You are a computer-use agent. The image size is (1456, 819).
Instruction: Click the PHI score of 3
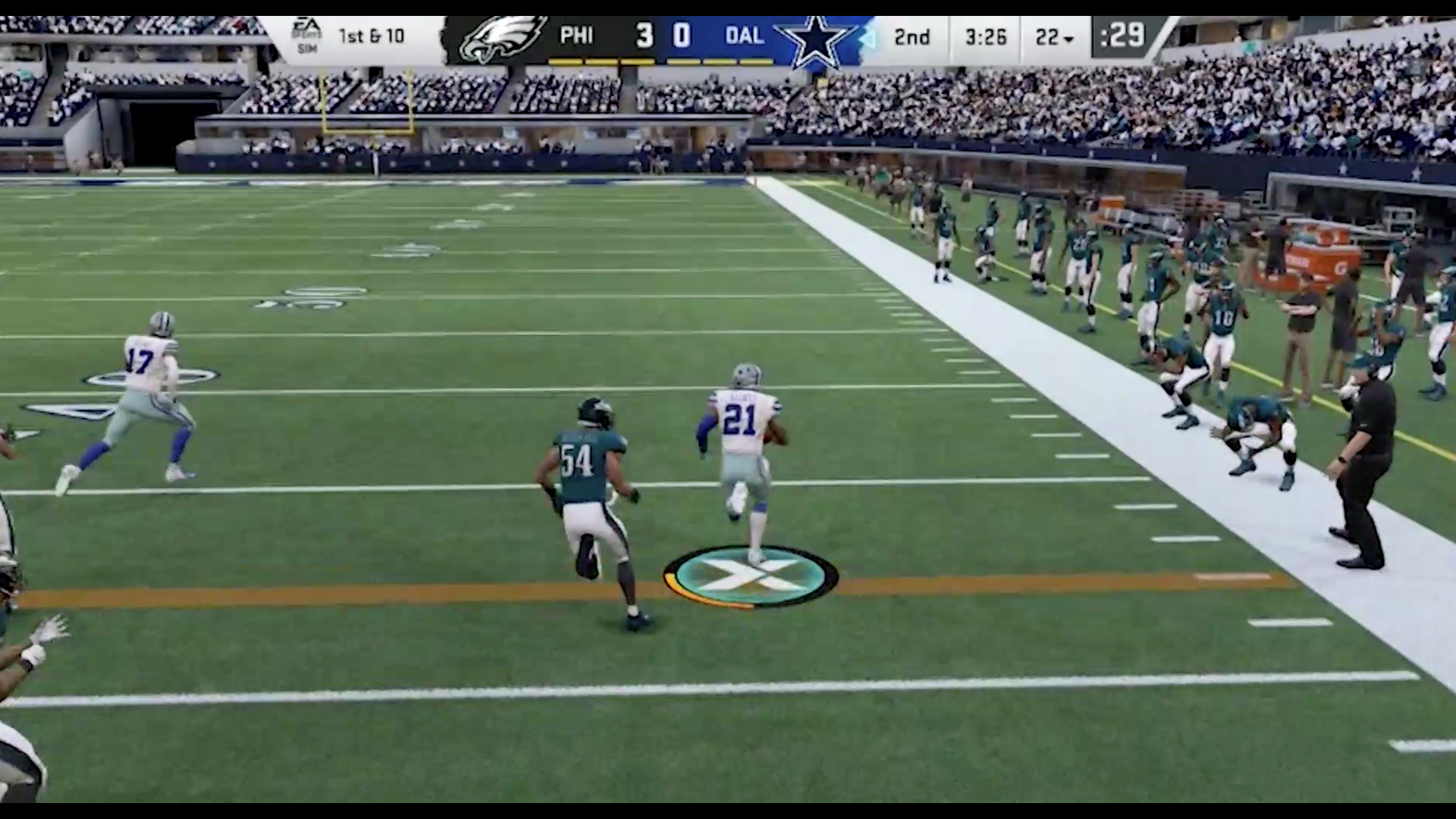click(645, 34)
